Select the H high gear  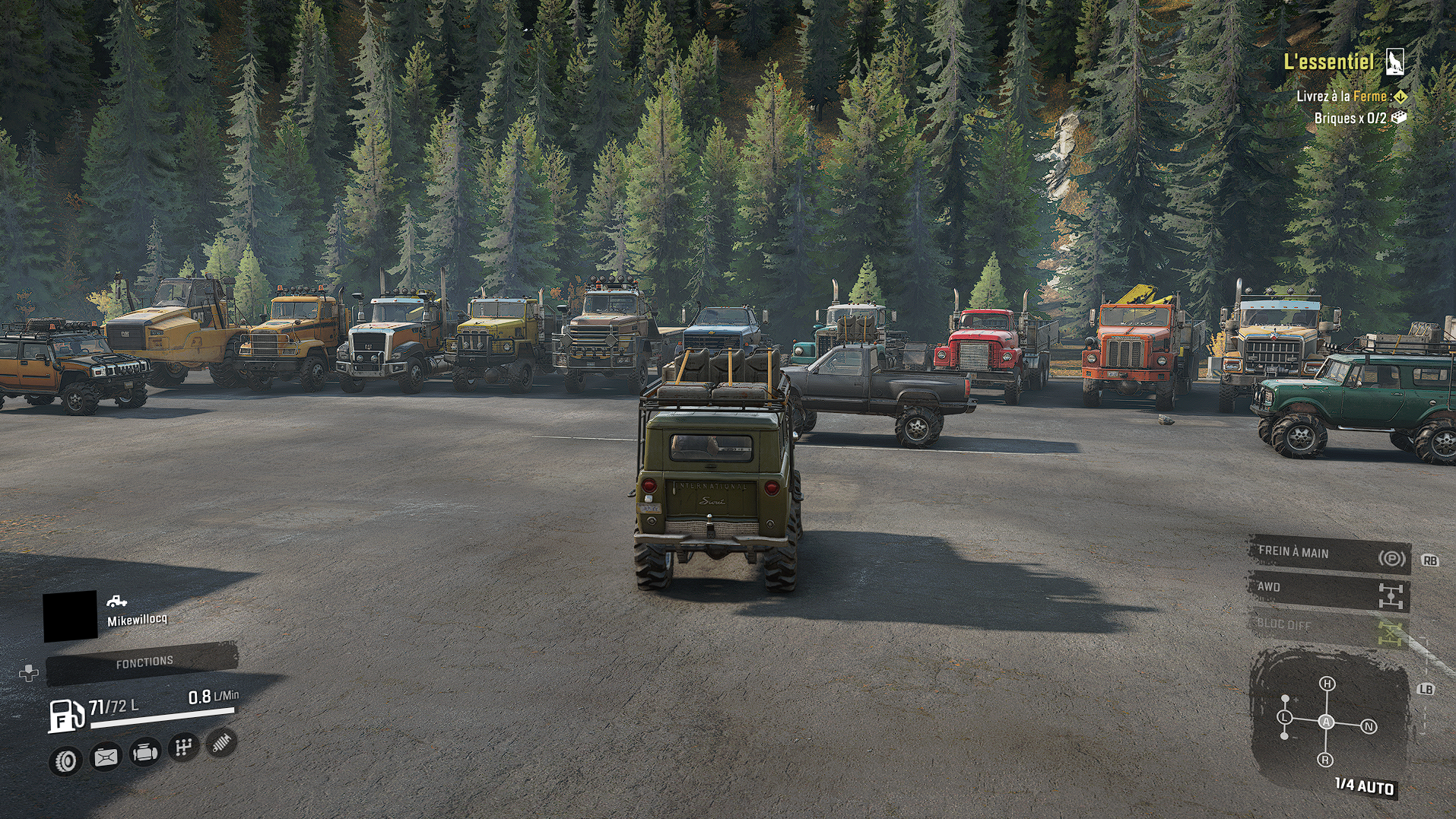point(1327,684)
